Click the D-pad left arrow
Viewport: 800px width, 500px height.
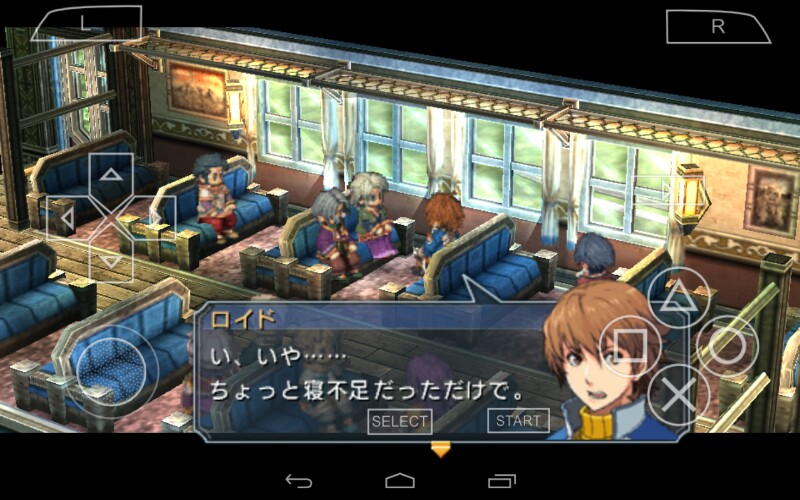coord(68,217)
